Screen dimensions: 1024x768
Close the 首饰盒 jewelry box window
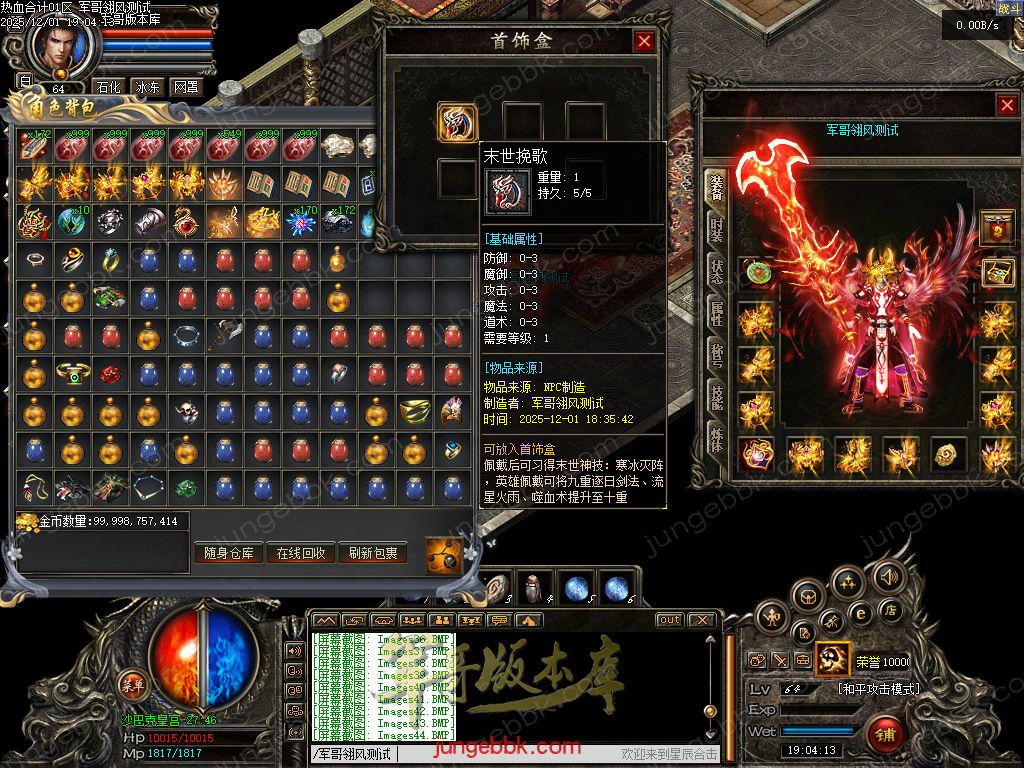point(644,41)
